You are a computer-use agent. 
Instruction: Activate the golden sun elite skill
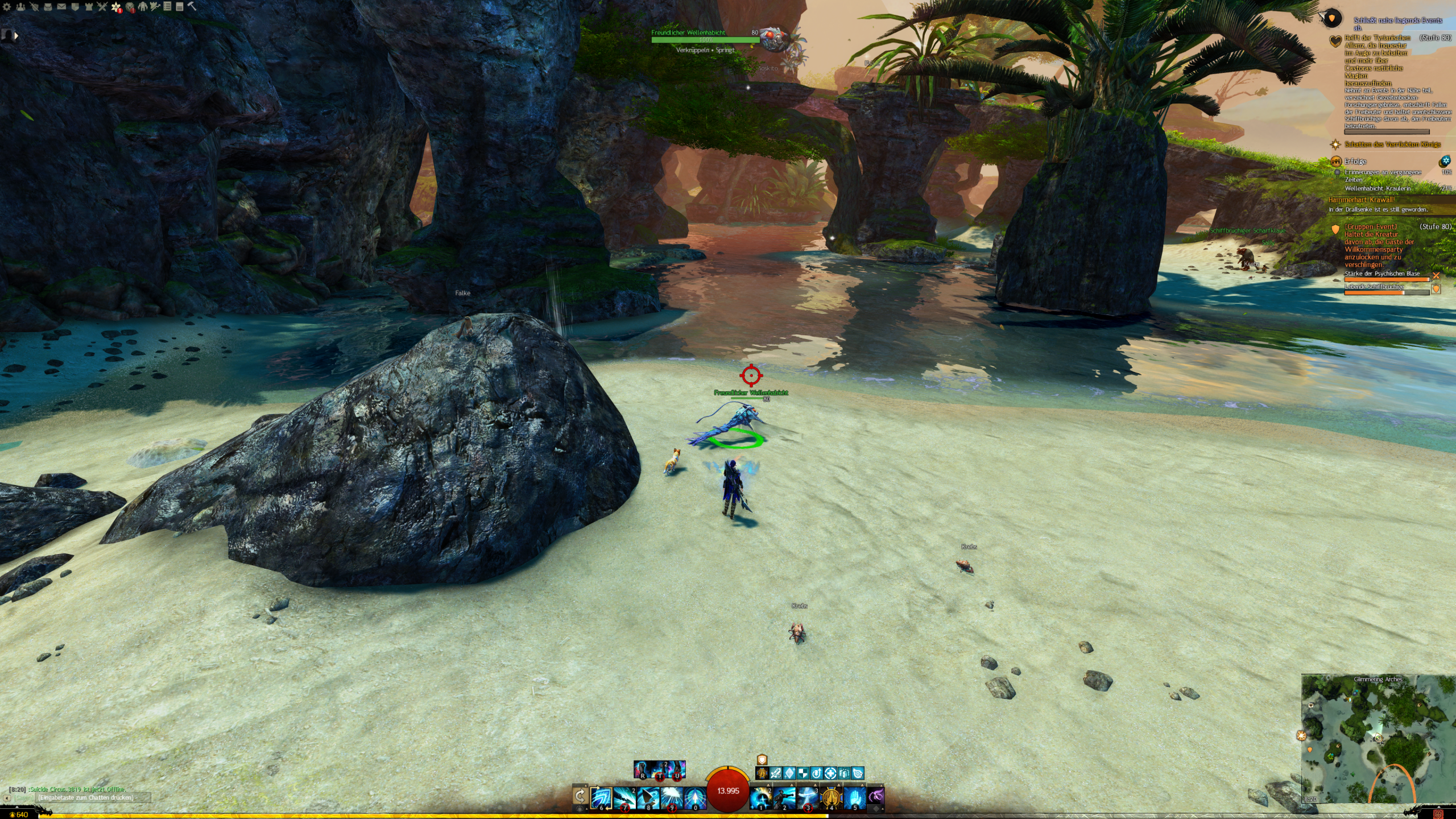tap(831, 797)
